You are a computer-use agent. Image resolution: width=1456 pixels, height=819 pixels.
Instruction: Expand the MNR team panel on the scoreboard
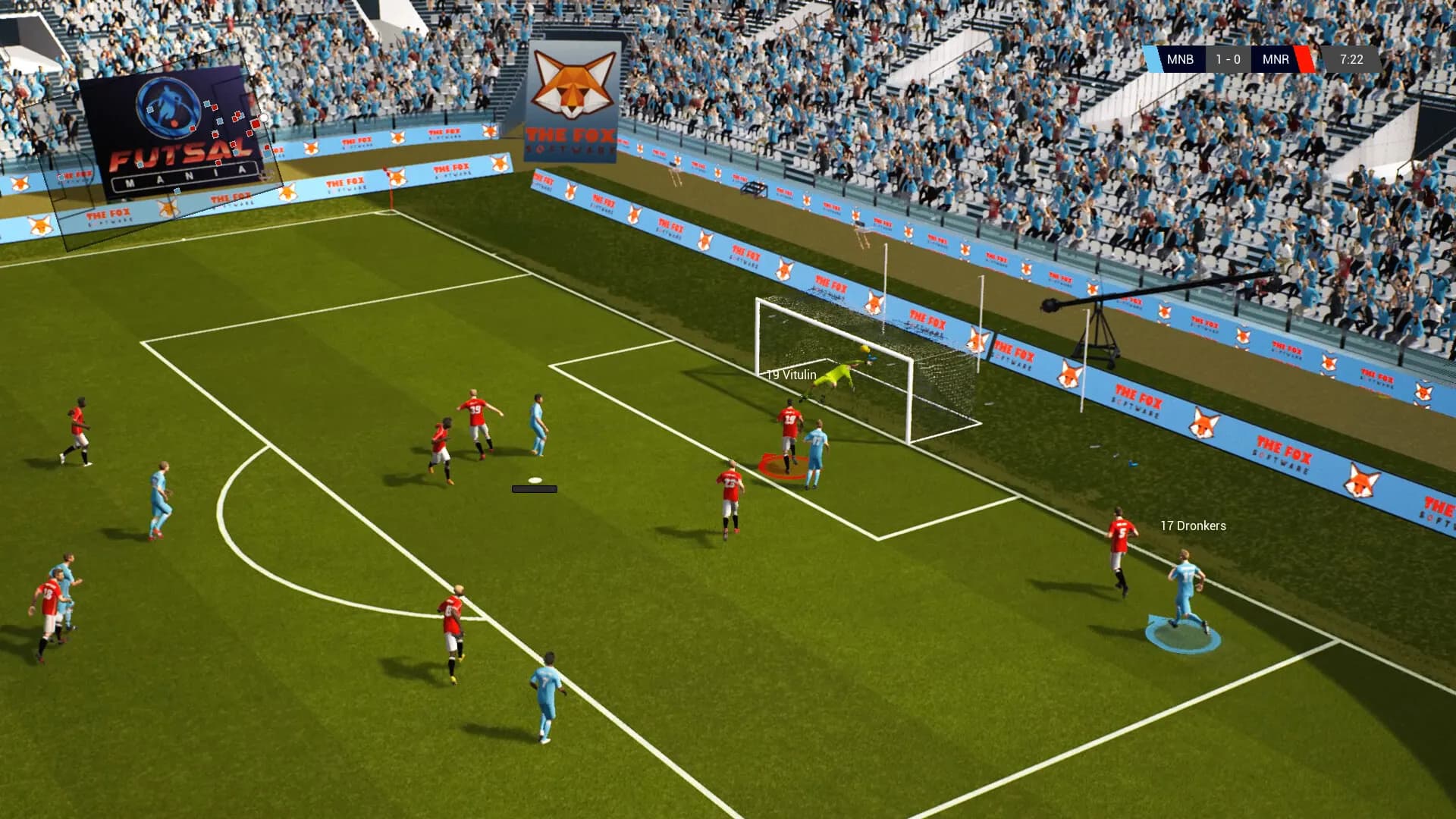[x=1276, y=59]
